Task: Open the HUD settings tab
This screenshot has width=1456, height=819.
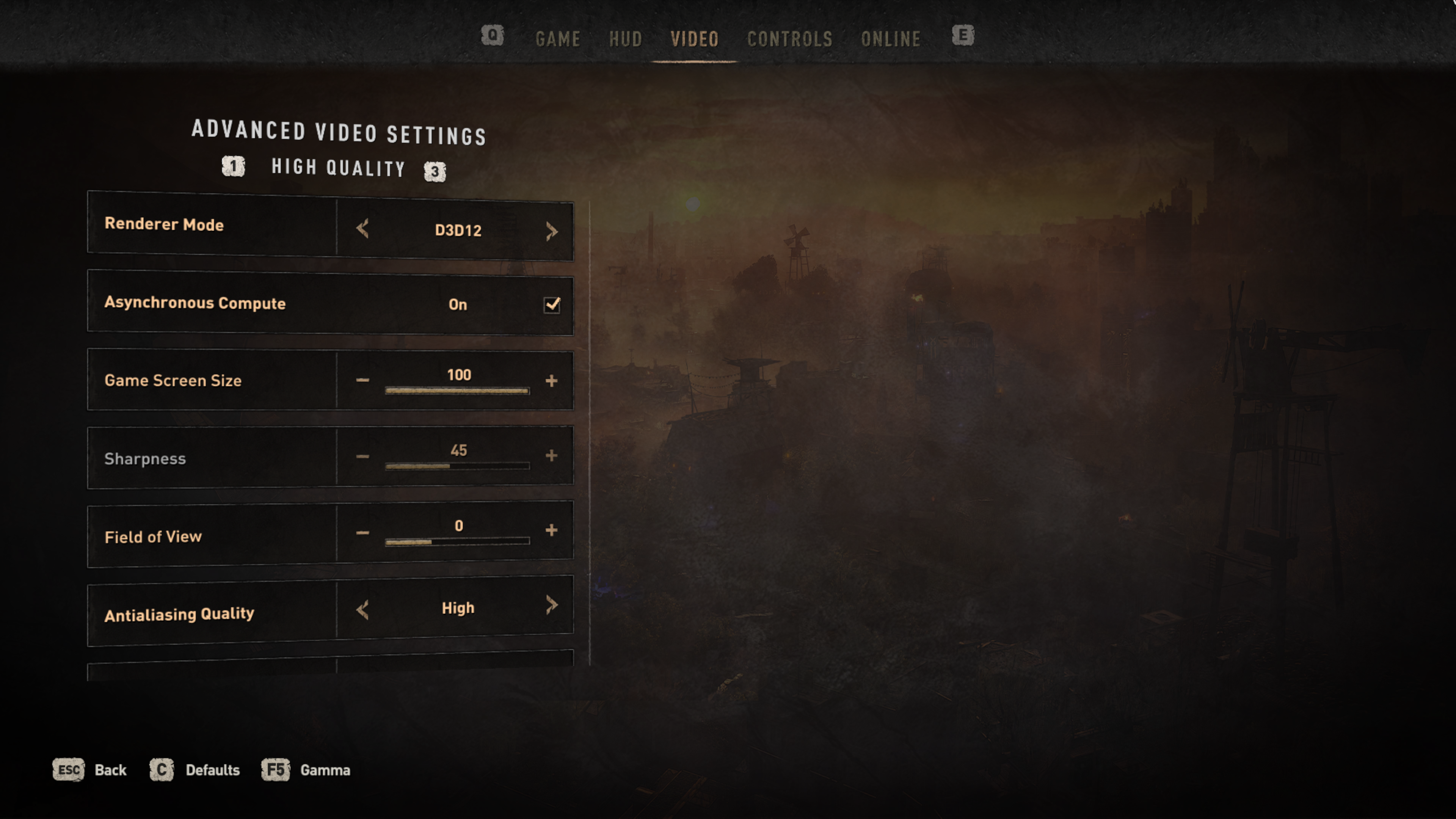Action: (x=625, y=39)
